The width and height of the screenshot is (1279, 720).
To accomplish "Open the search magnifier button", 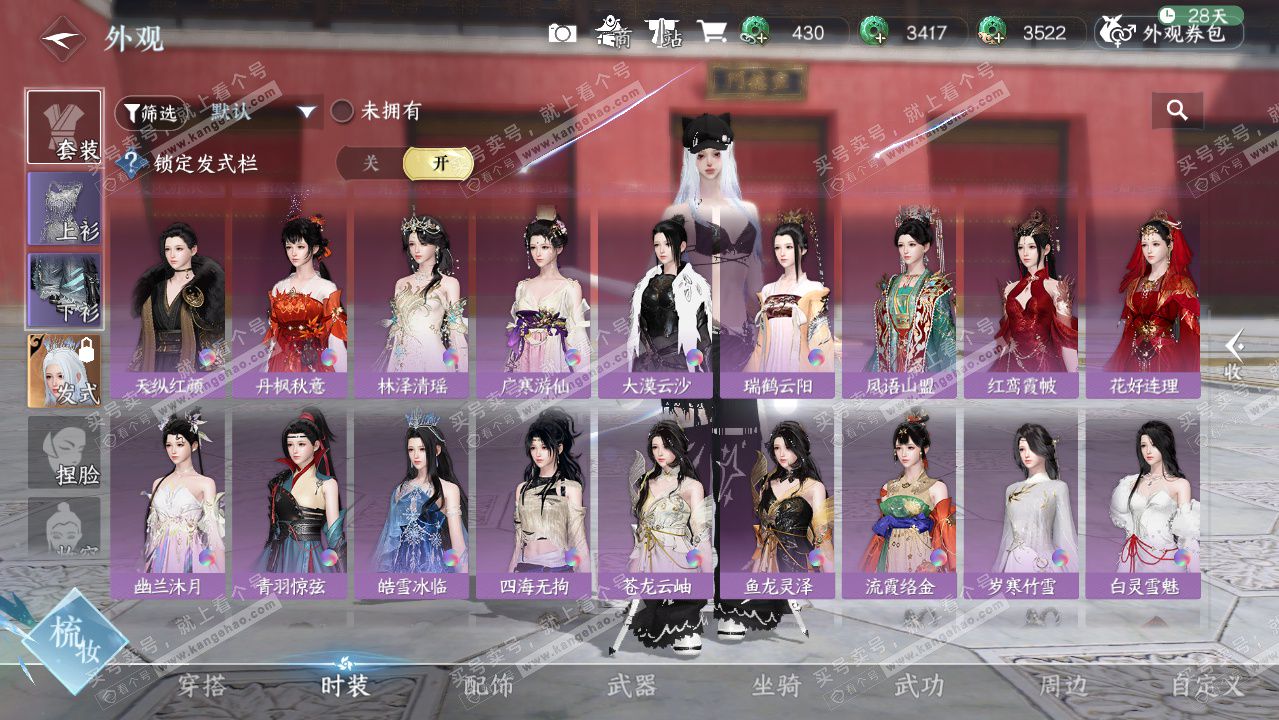I will pyautogui.click(x=1177, y=111).
